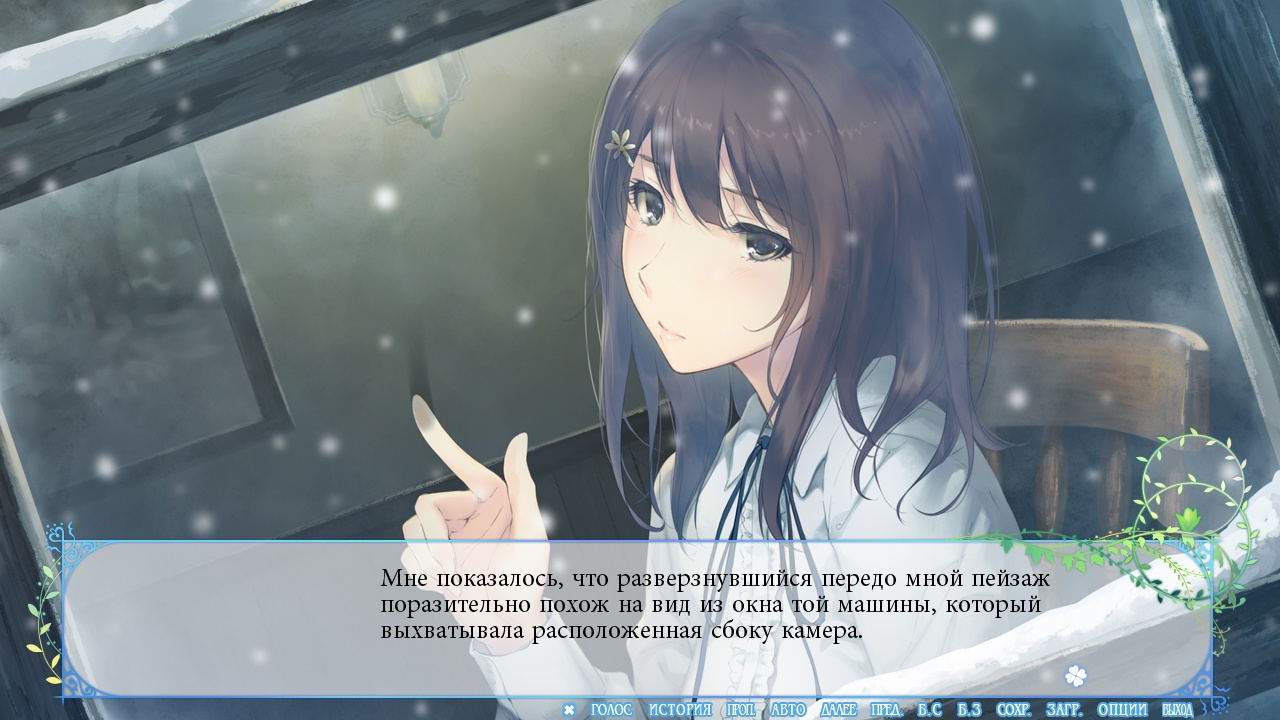
Task: Open the ИСТОРИЯ dialogue log
Action: [679, 710]
